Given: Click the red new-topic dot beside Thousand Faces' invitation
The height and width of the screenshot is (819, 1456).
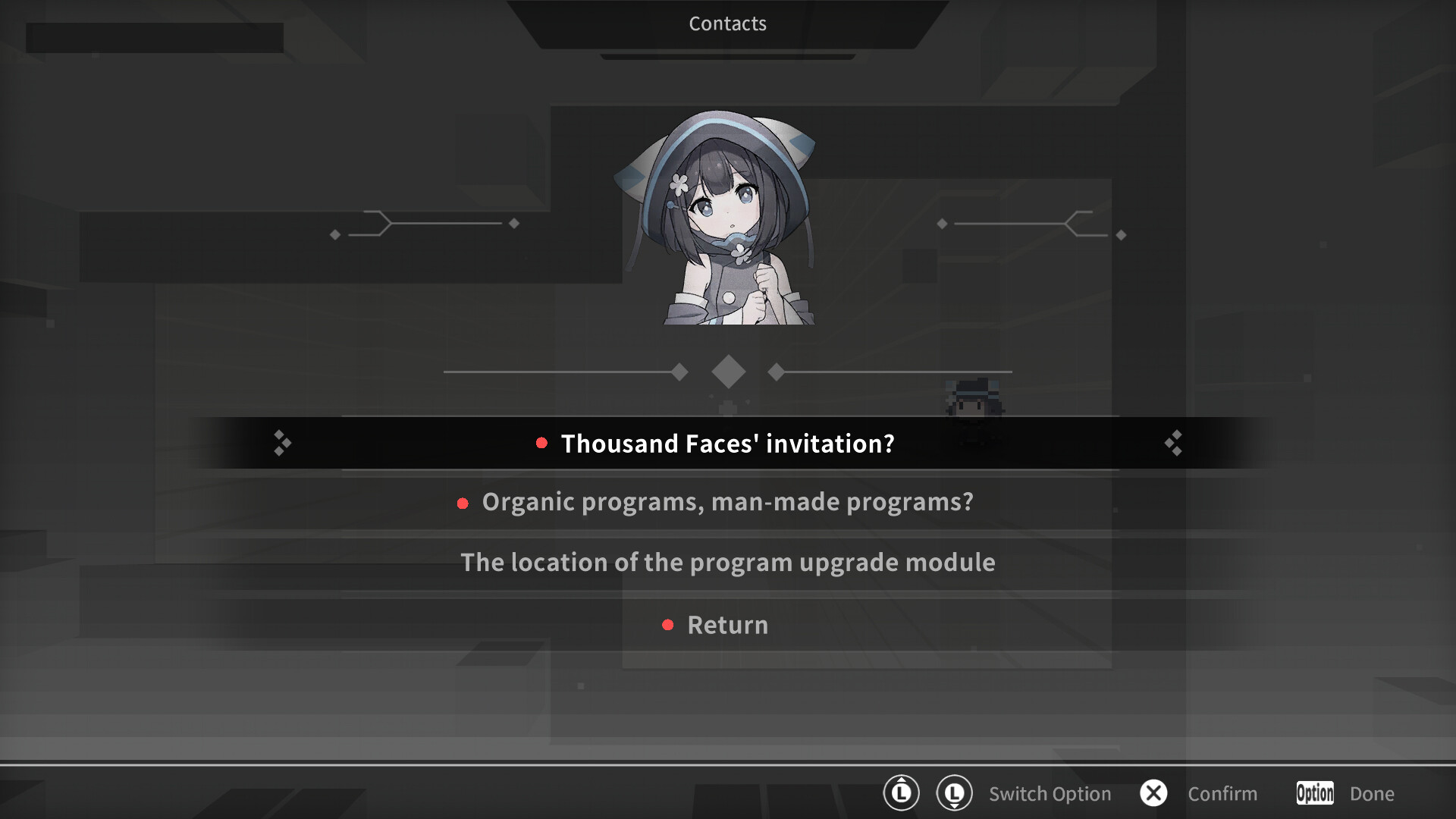Looking at the screenshot, I should (541, 444).
